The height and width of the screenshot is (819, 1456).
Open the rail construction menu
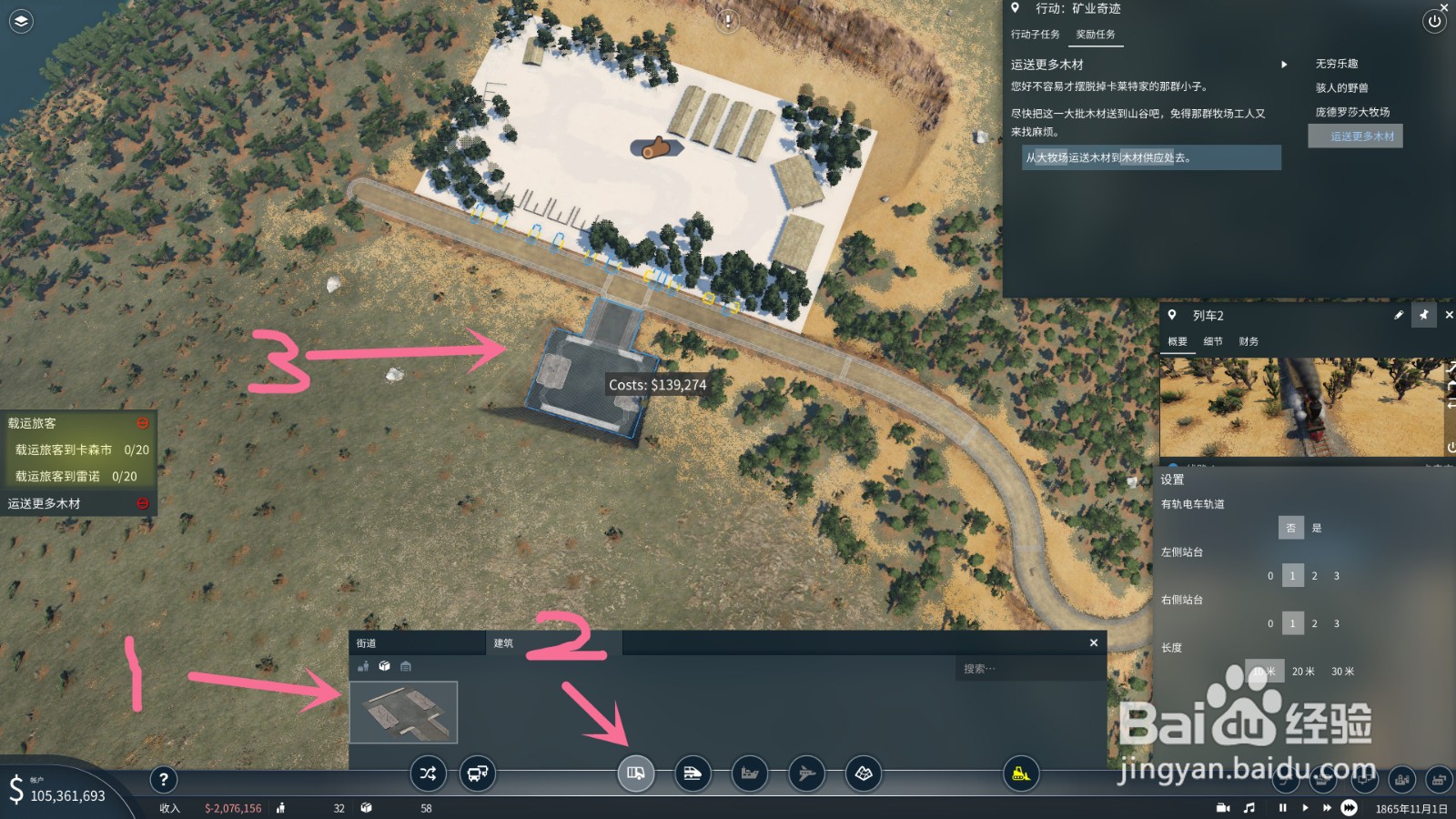pos(693,774)
